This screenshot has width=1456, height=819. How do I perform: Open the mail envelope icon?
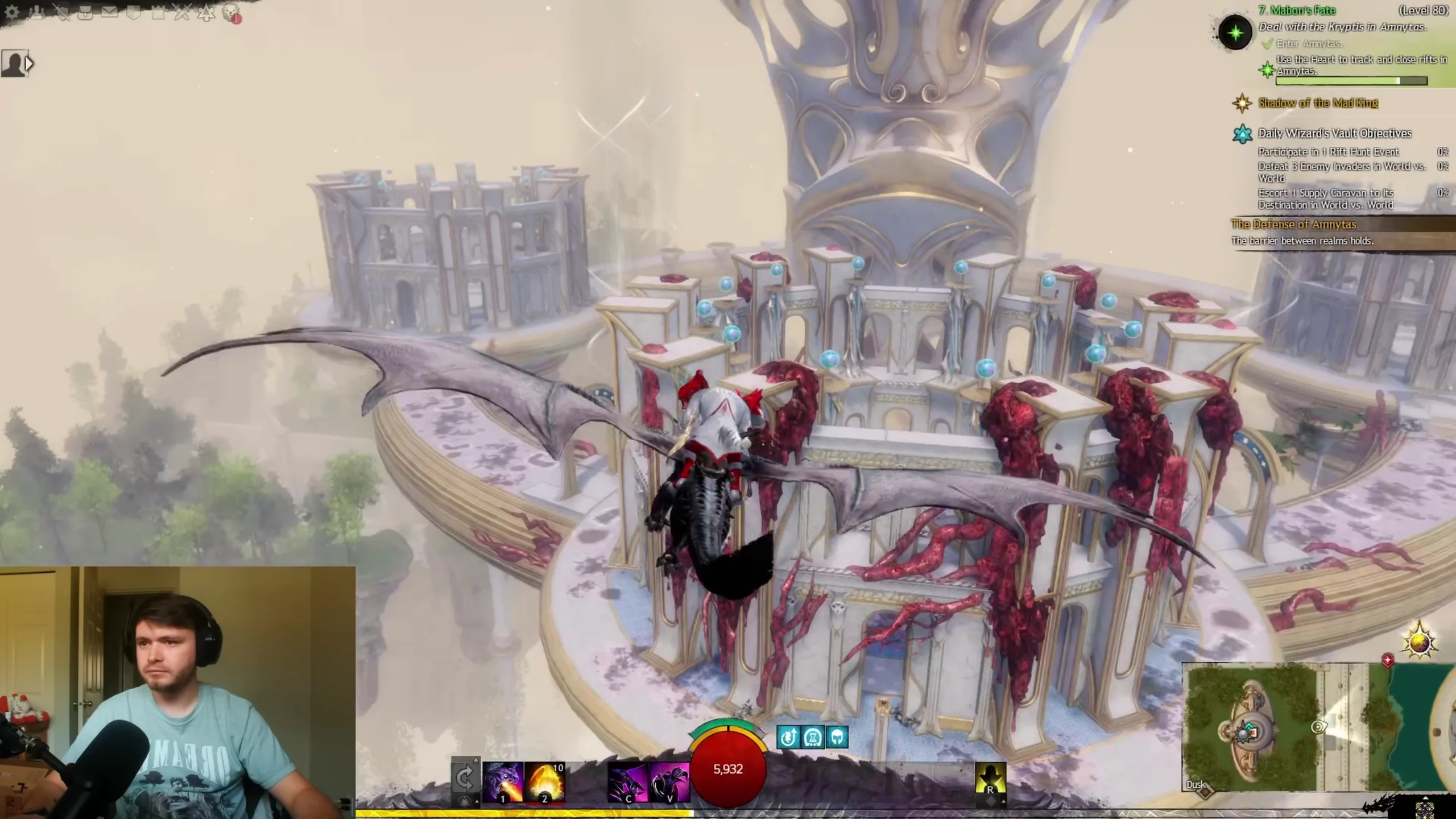pyautogui.click(x=110, y=13)
